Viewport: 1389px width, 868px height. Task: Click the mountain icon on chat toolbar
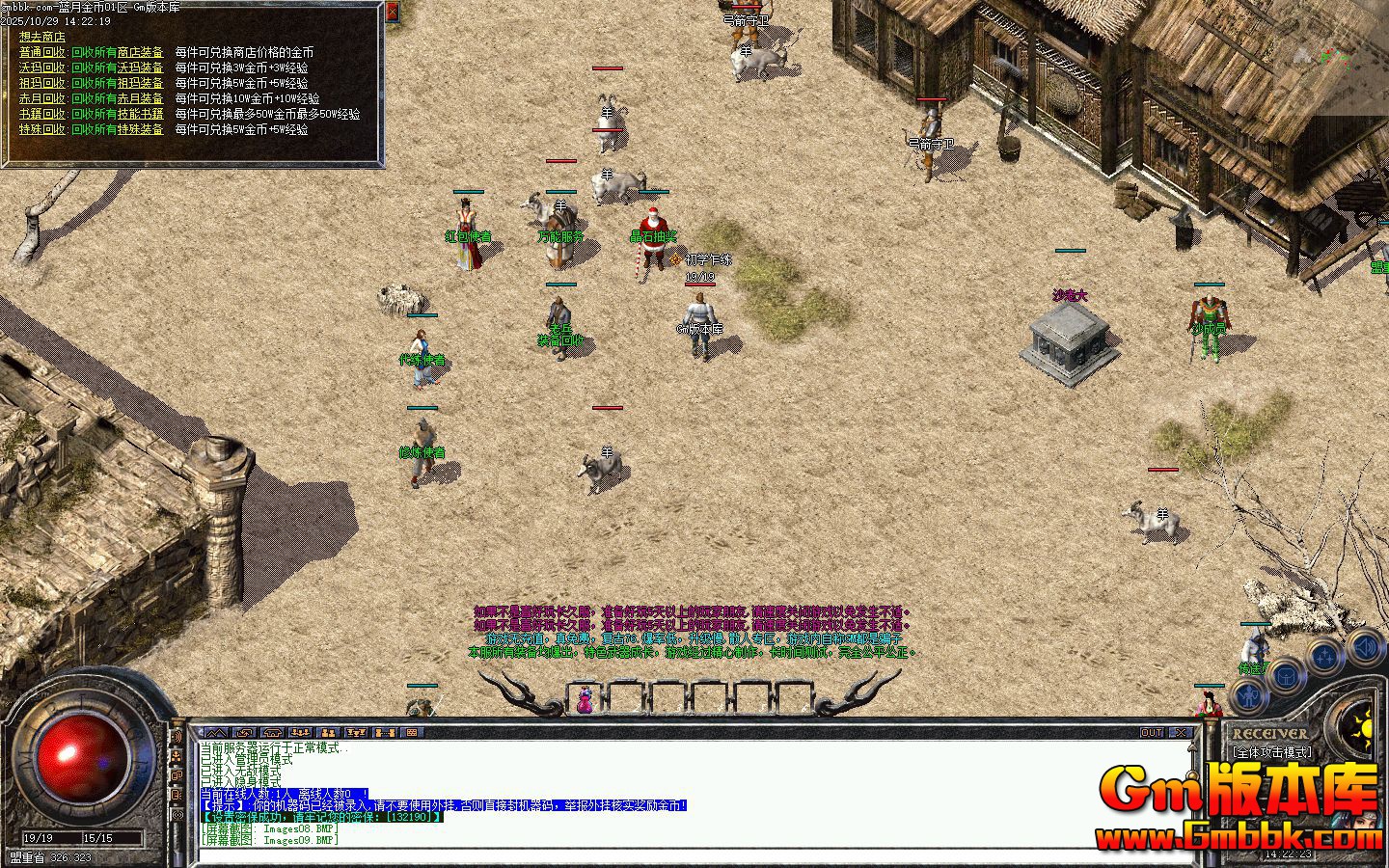214,733
